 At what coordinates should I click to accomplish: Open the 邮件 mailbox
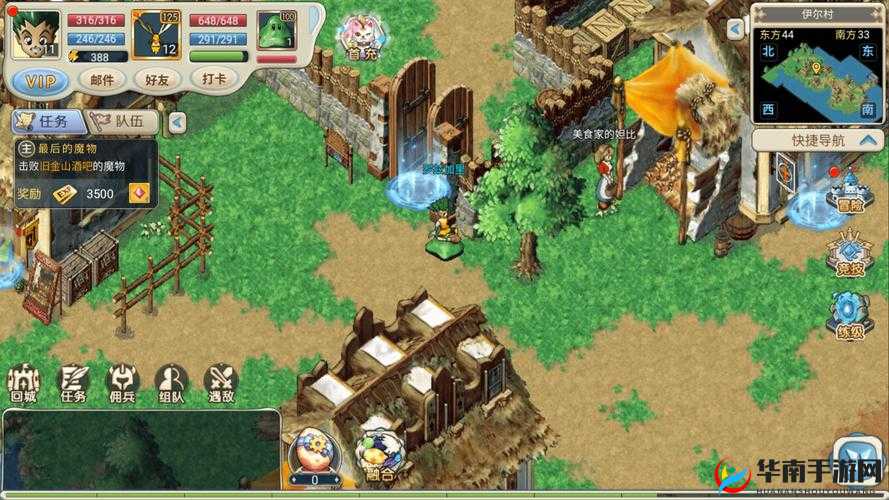point(102,81)
